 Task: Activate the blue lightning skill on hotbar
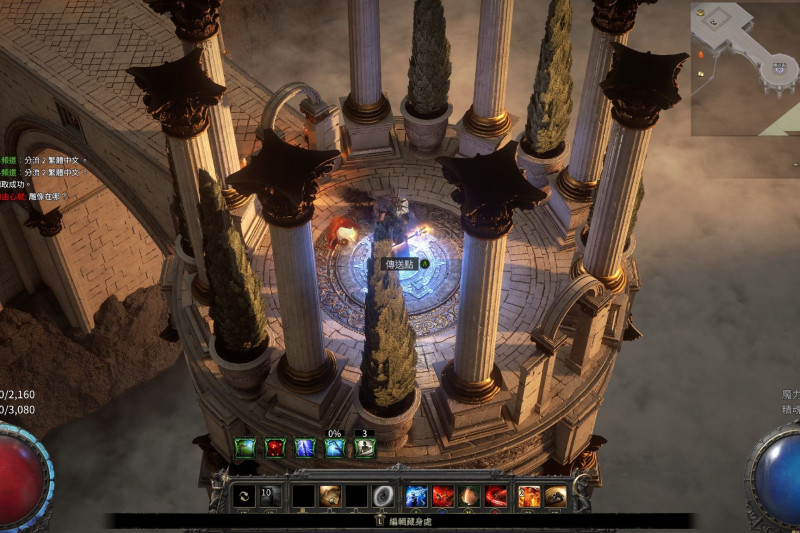pos(416,495)
